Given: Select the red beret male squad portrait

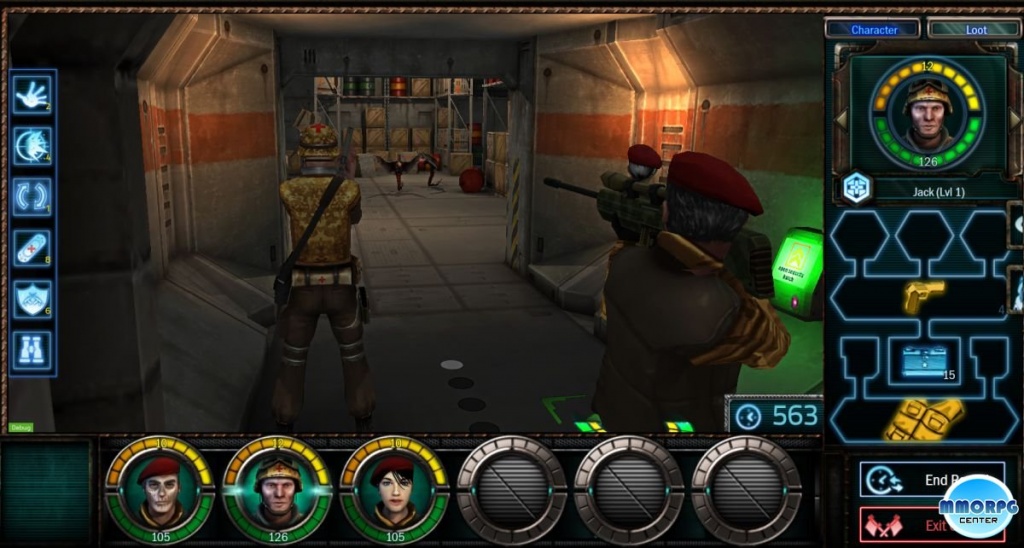Looking at the screenshot, I should point(159,489).
